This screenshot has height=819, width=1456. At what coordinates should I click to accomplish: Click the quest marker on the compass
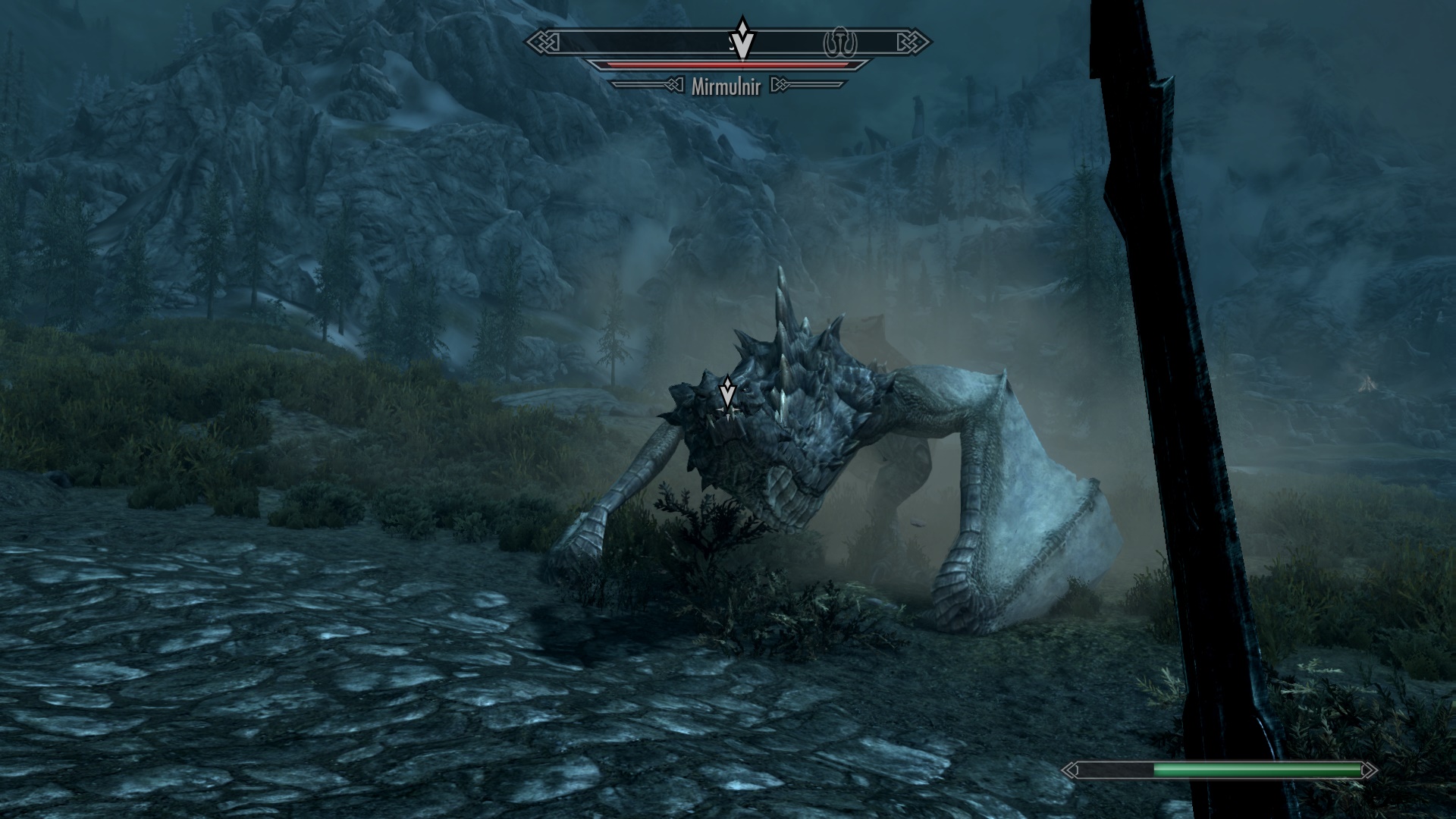tap(743, 40)
